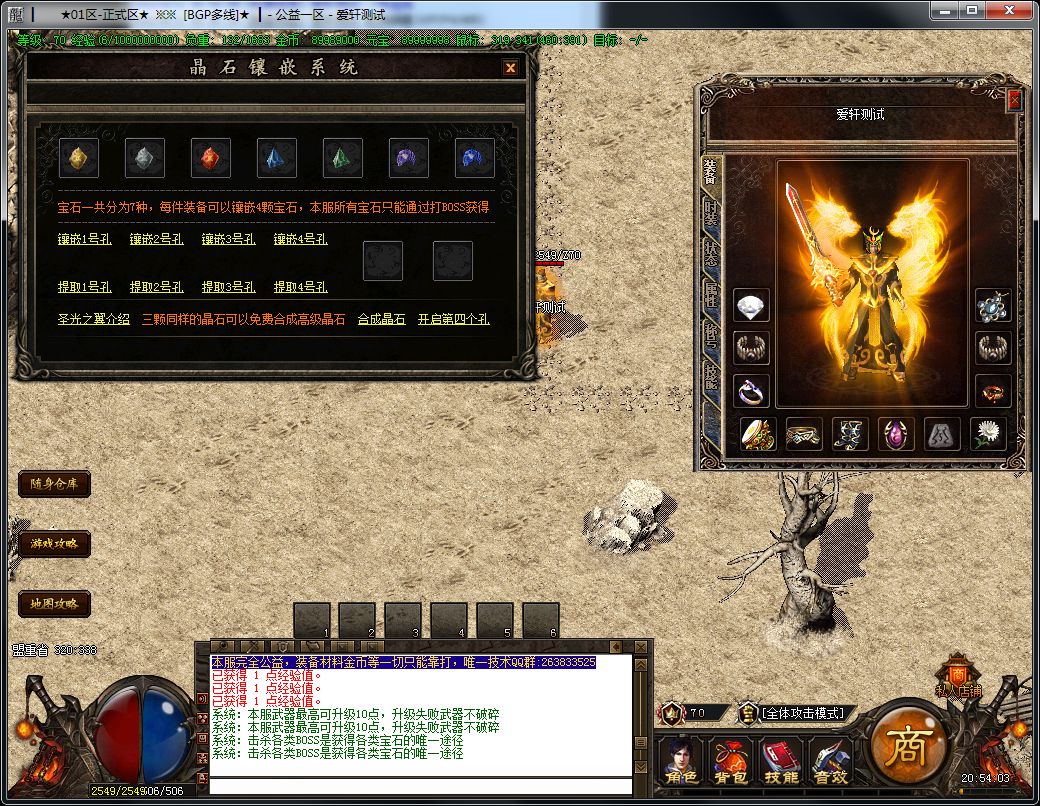Select the white diamond equipment slot
Screen dimensions: 1040x806
751,306
